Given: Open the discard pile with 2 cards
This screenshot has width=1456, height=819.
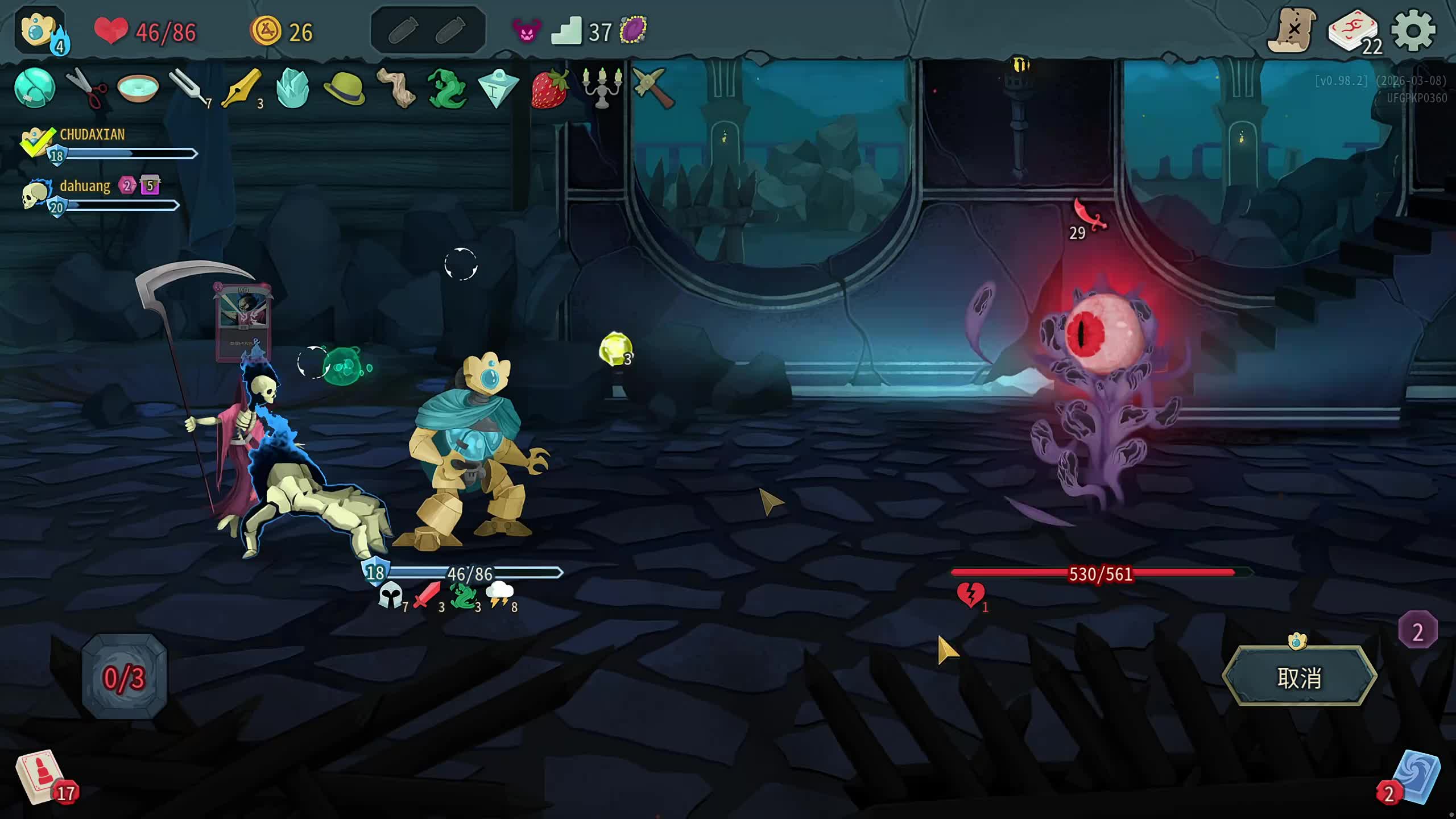Looking at the screenshot, I should 1415,778.
